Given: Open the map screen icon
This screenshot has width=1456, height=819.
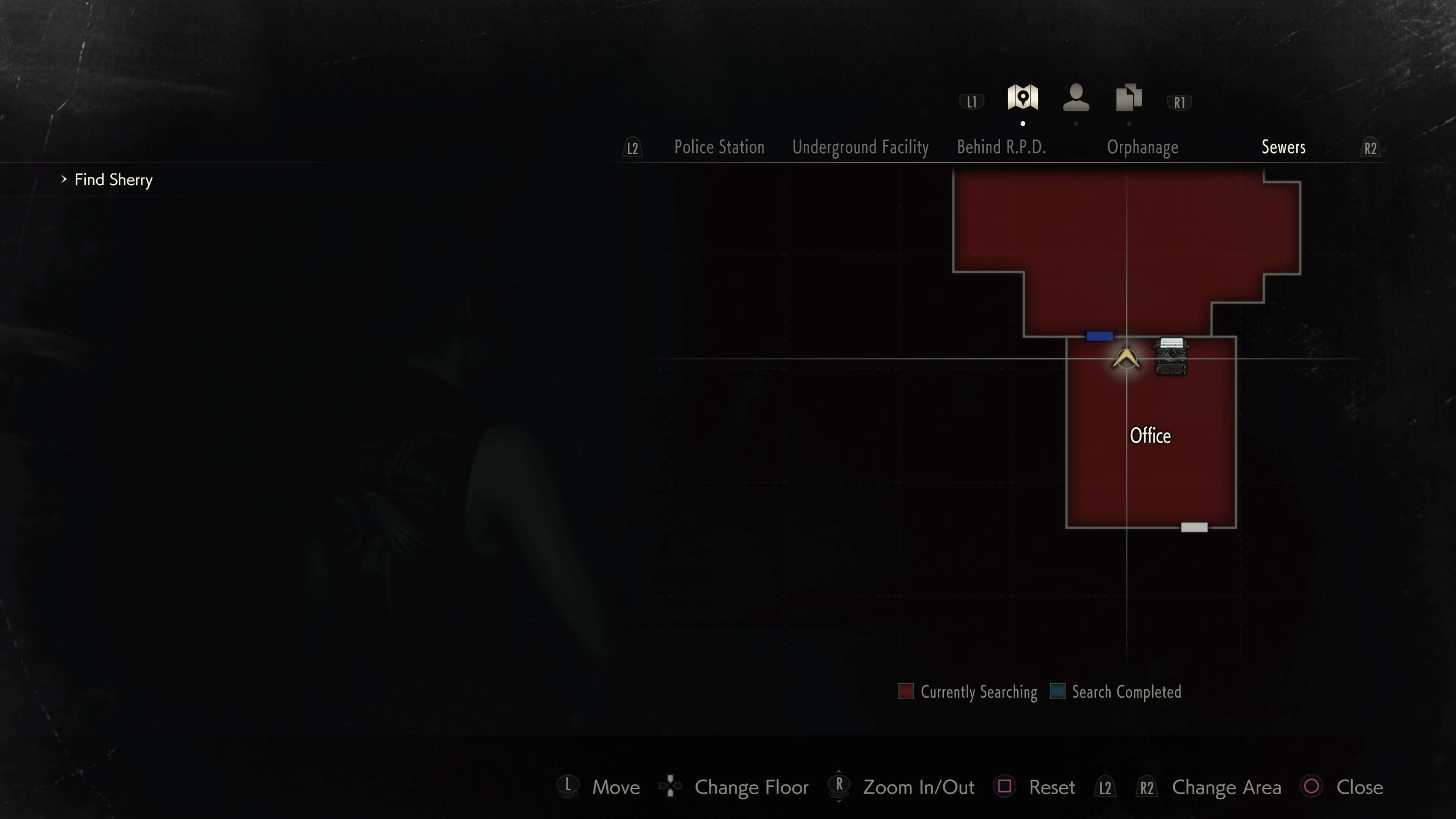Looking at the screenshot, I should pos(1023,98).
